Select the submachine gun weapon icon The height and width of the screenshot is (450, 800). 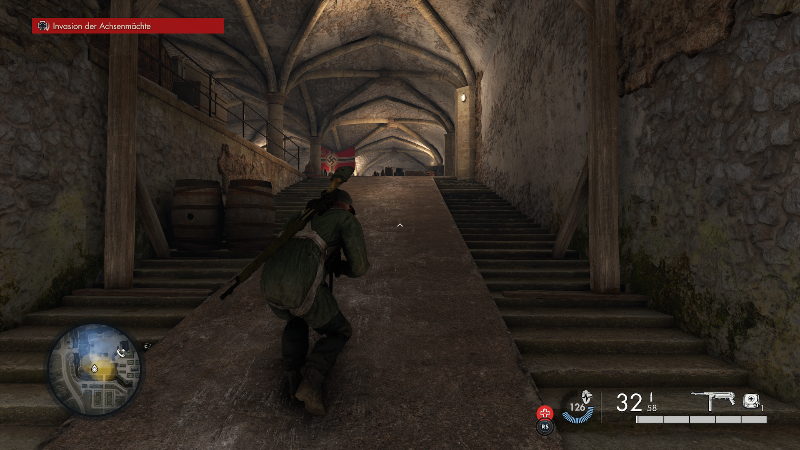pos(715,400)
